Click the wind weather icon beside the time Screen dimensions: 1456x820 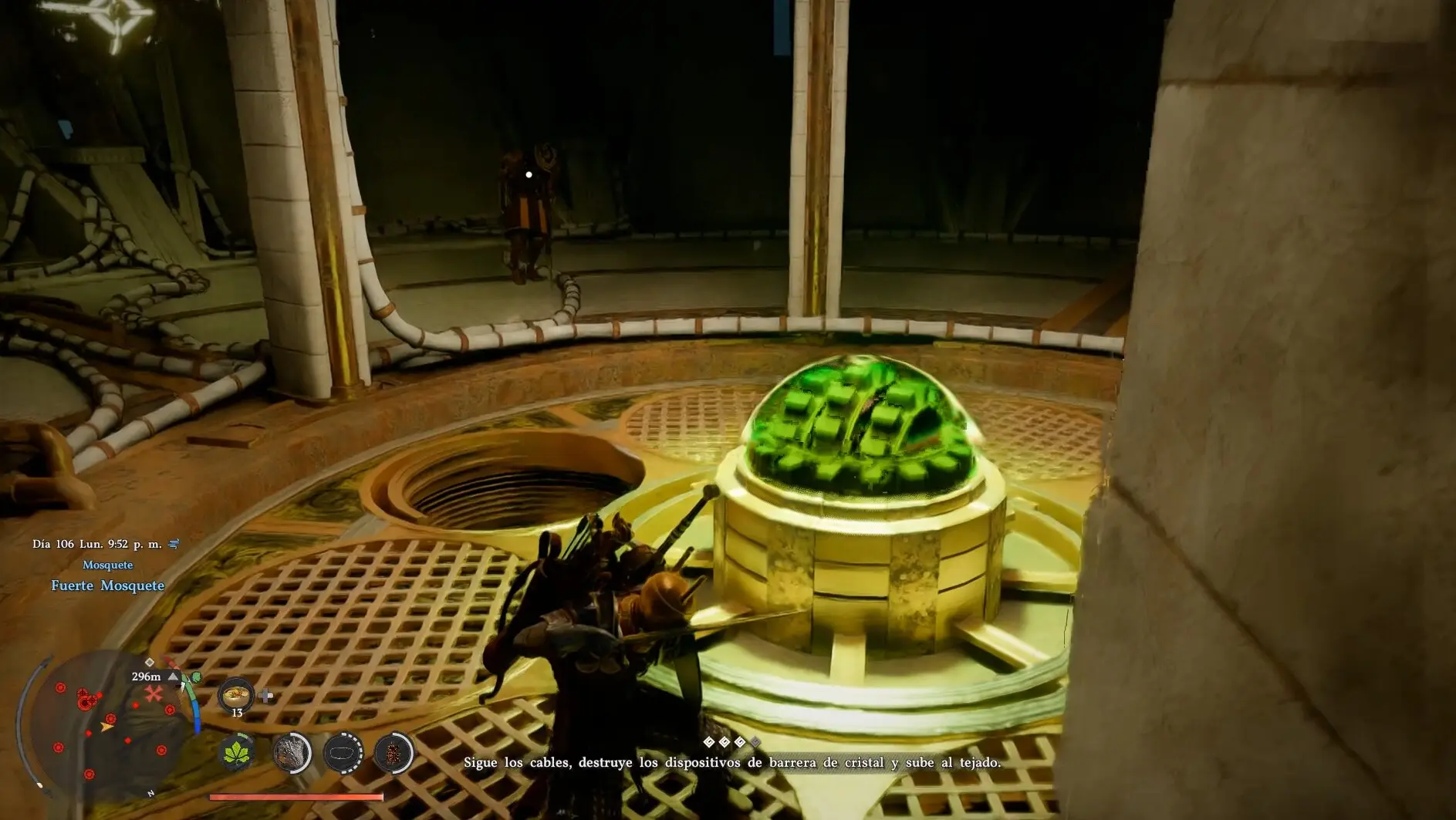pyautogui.click(x=174, y=544)
